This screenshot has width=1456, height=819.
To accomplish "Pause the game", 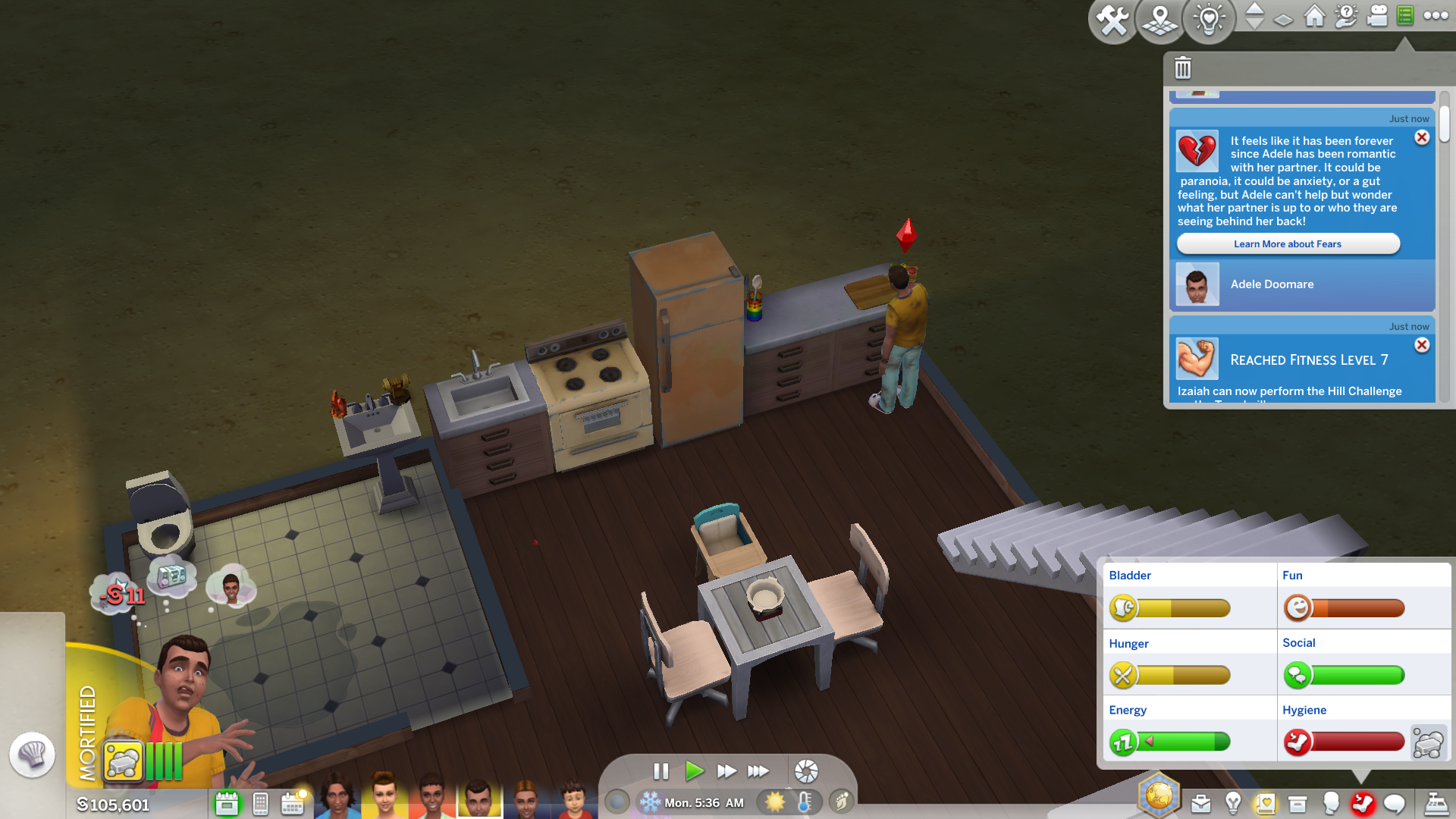I will pyautogui.click(x=661, y=771).
